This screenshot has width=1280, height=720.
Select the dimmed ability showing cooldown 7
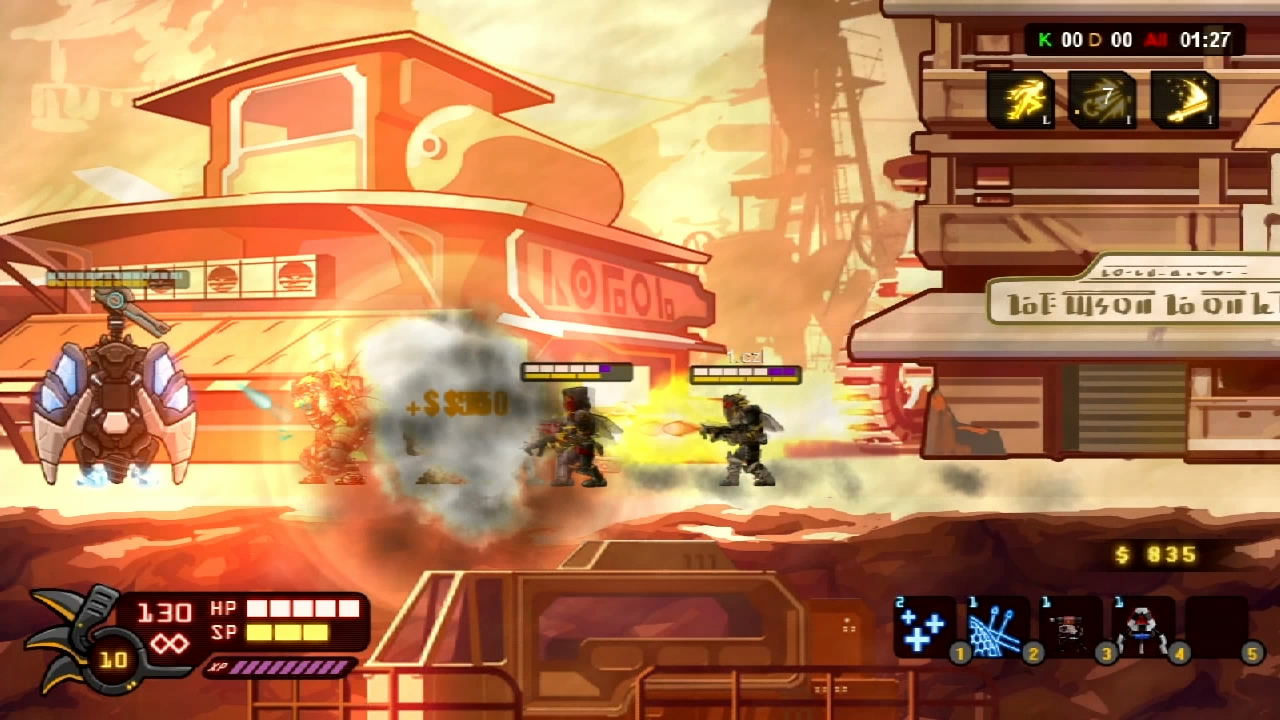tap(1102, 99)
